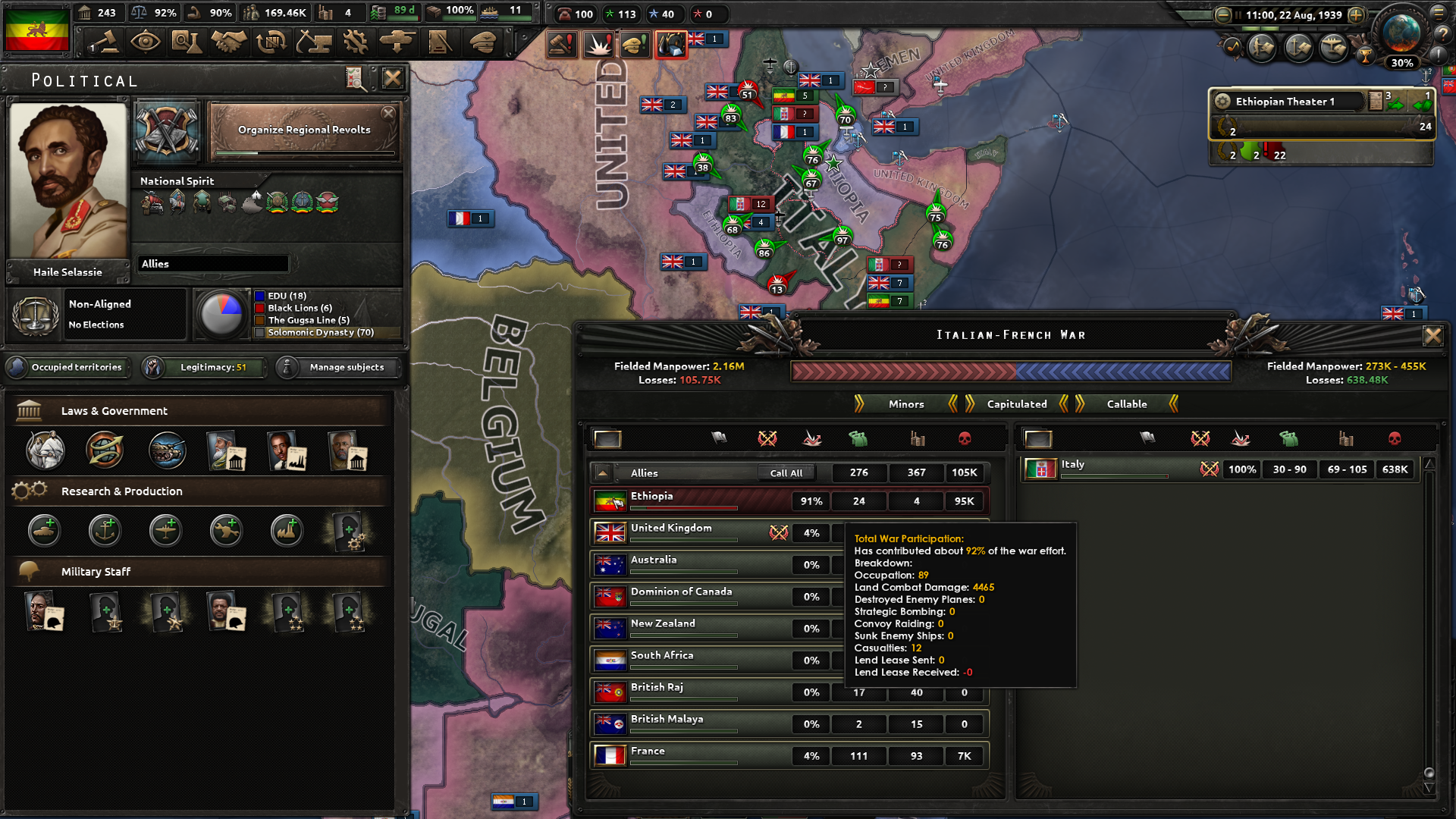1456x819 pixels.
Task: Toggle the Minors filter in the war overview
Action: click(905, 403)
